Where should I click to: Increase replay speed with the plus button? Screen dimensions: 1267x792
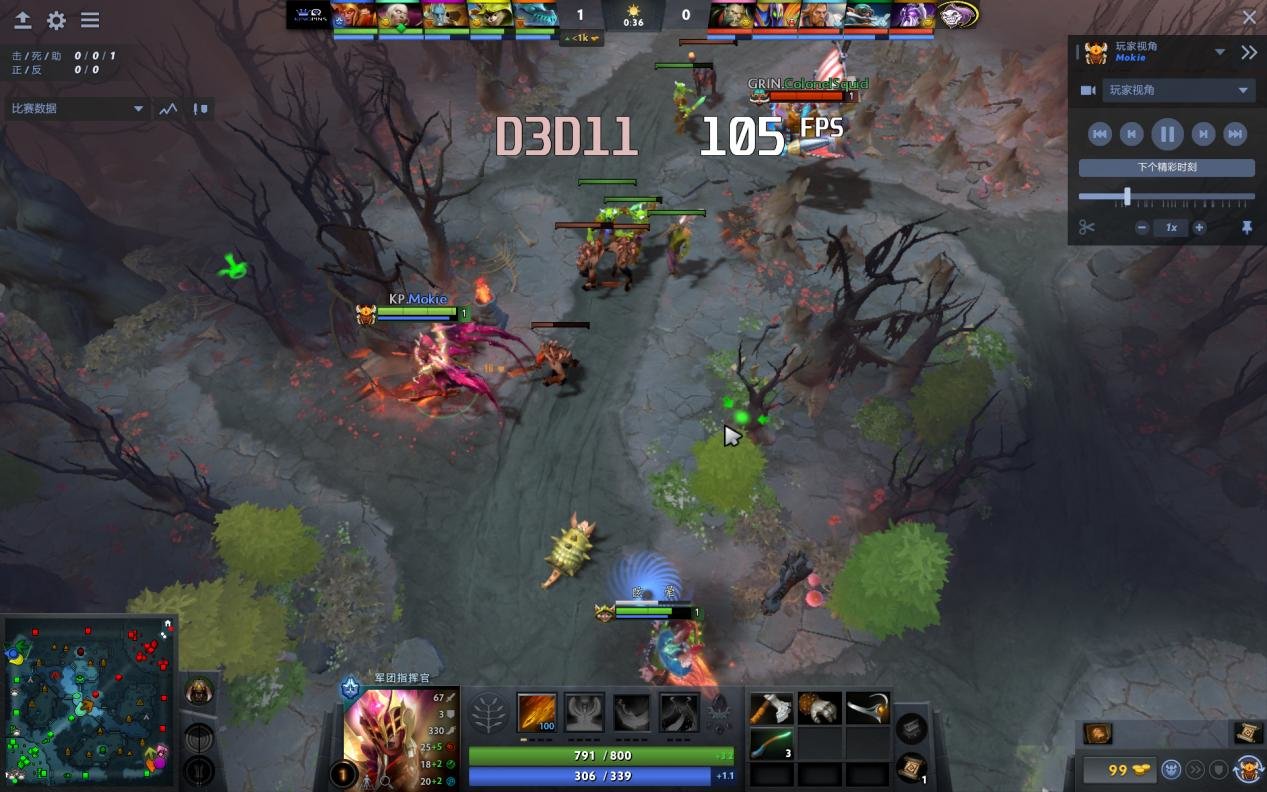tap(1199, 228)
